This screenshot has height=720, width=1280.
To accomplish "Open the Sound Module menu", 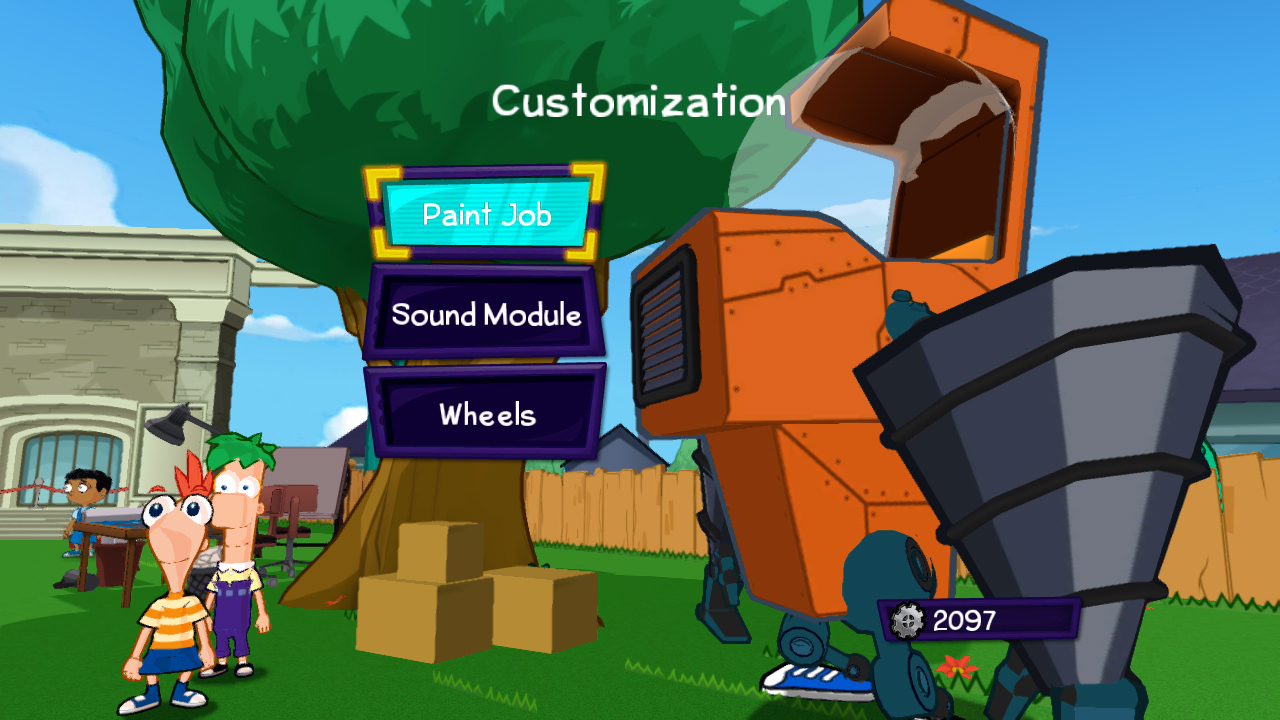I will (x=487, y=316).
